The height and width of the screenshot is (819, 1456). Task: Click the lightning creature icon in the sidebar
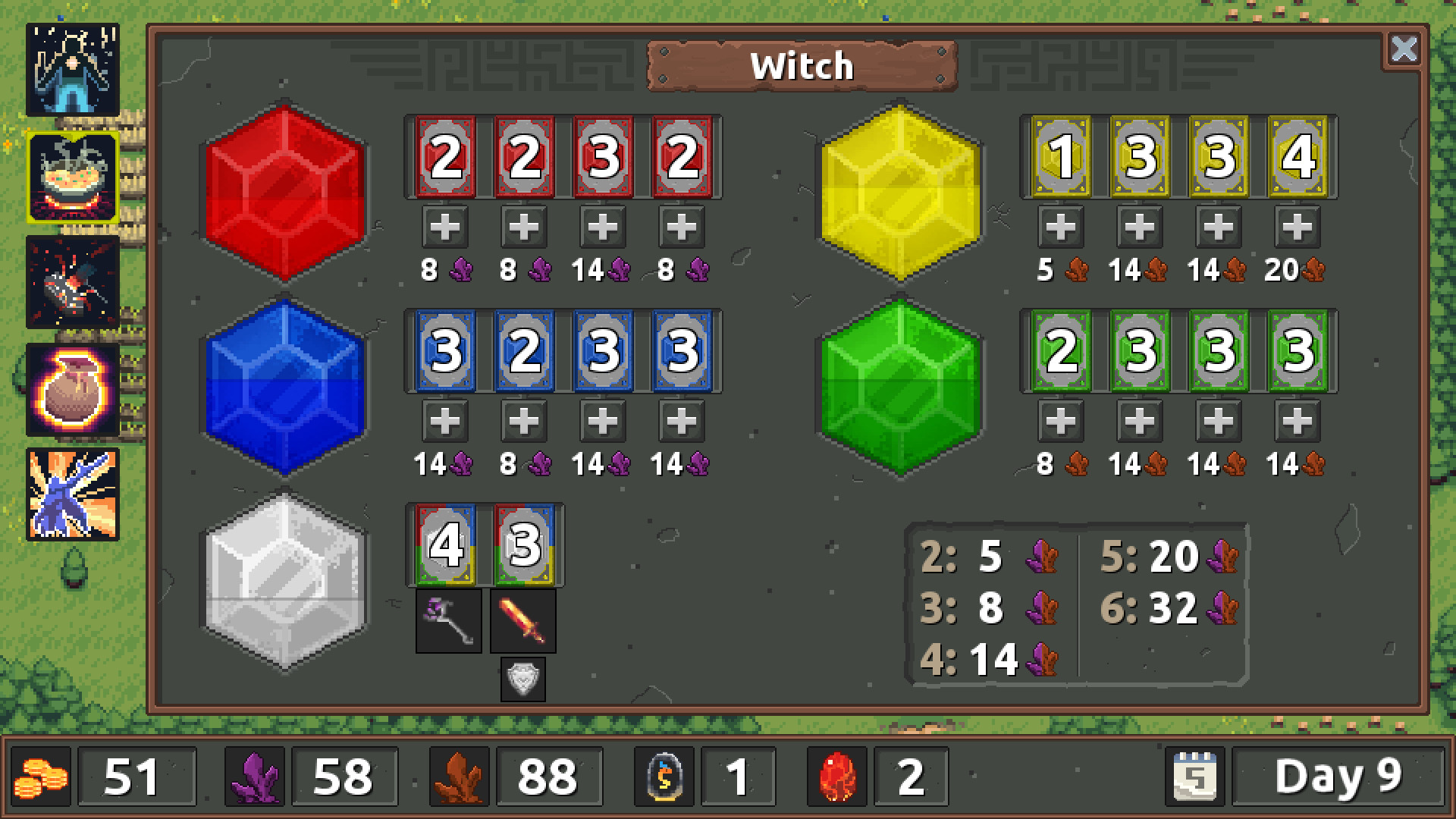(72, 493)
